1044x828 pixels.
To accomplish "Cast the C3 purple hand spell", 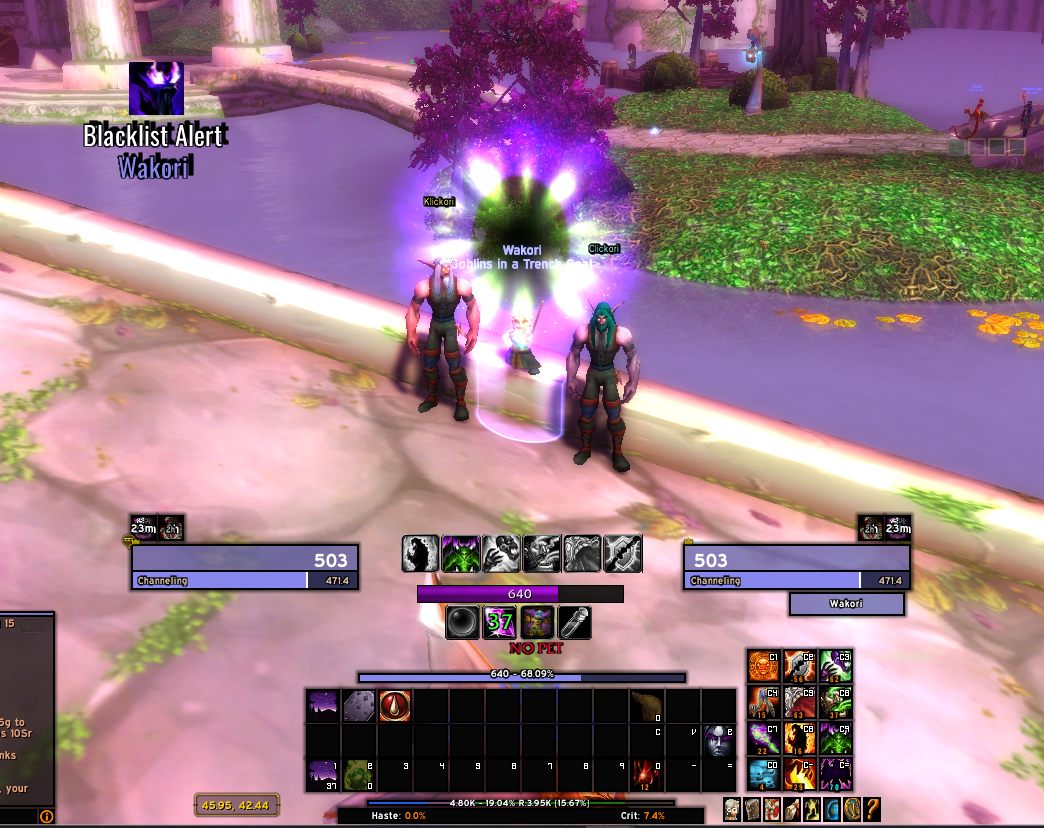I will point(836,666).
